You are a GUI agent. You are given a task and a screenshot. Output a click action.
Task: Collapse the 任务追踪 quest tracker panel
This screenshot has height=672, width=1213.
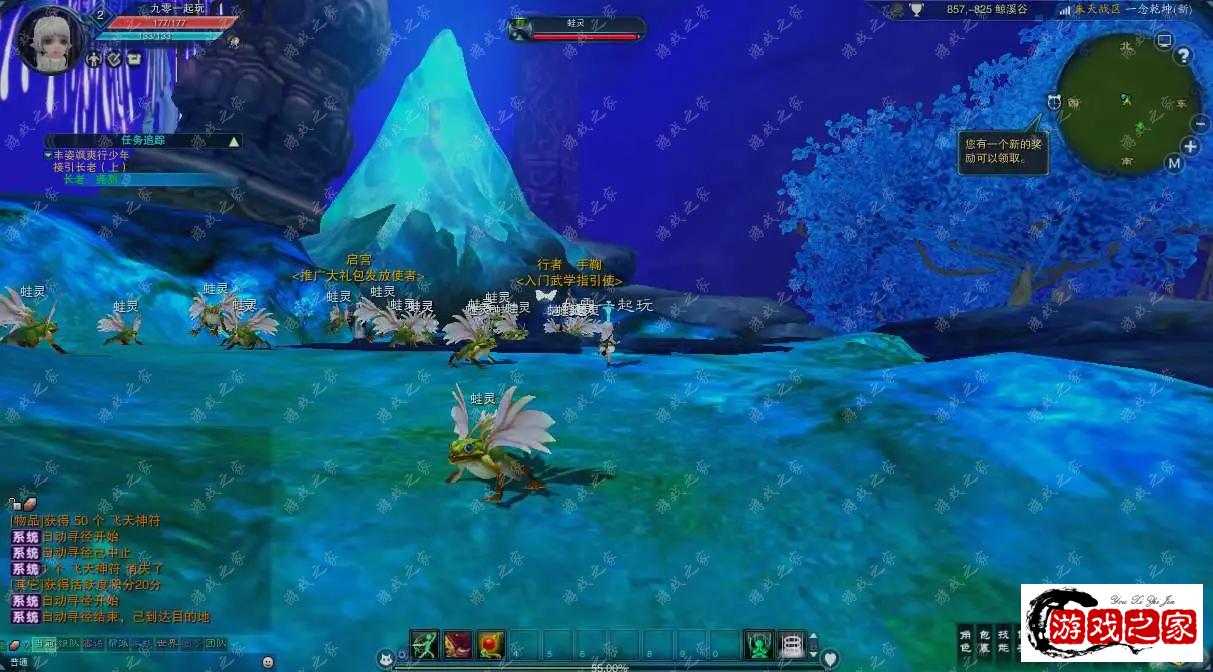point(234,141)
